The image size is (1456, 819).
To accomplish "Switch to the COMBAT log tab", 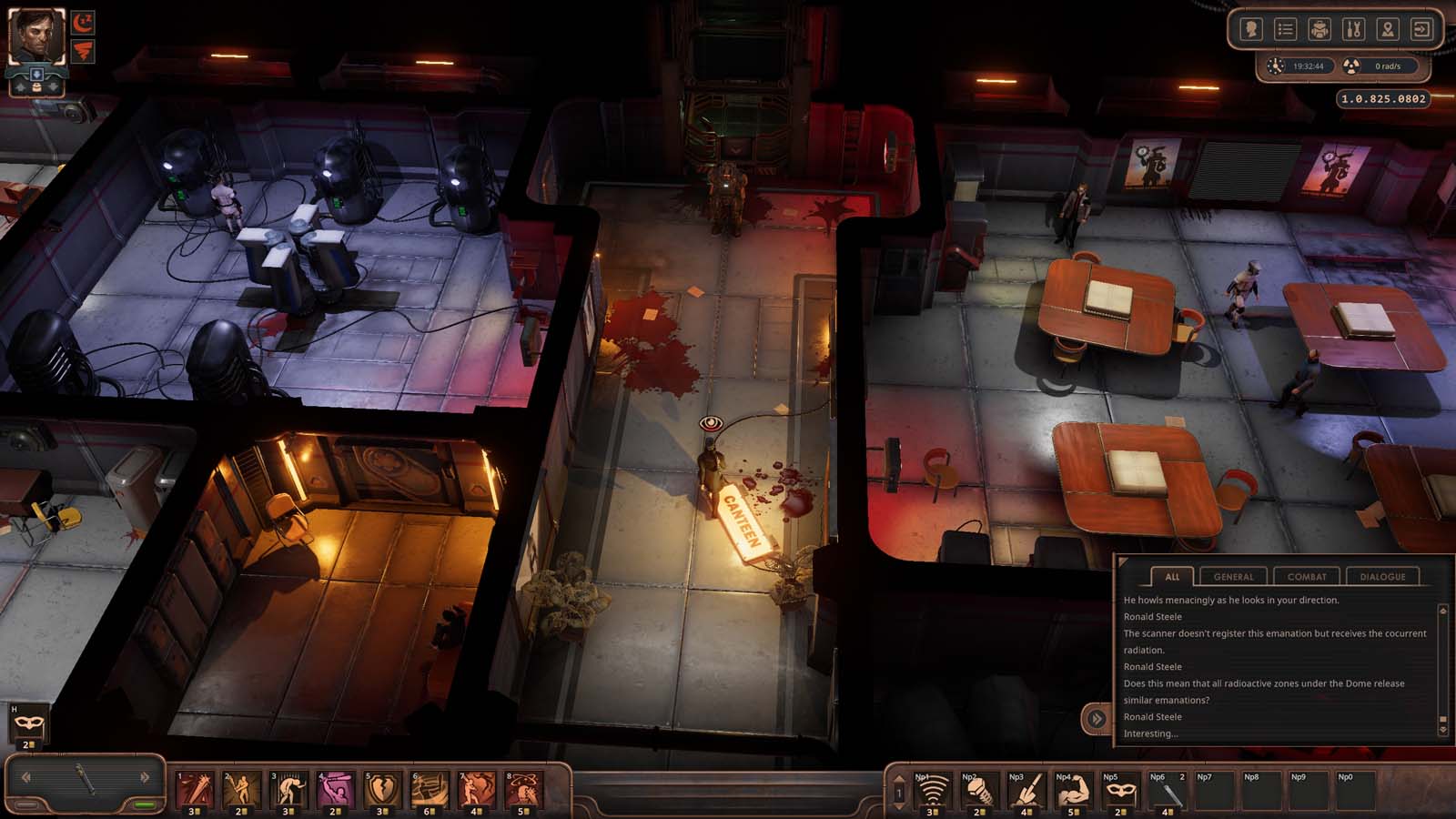I will pos(1308,576).
